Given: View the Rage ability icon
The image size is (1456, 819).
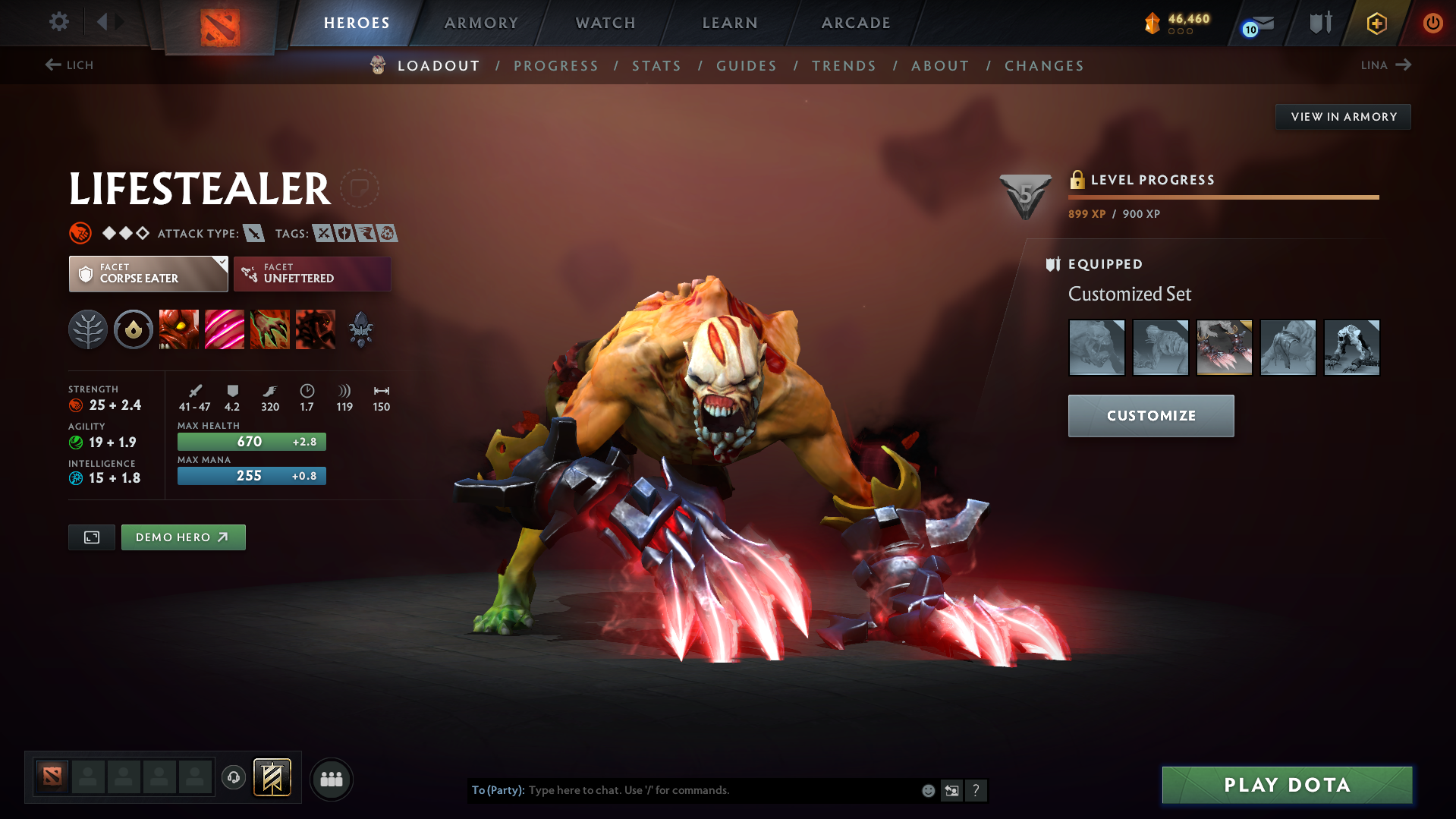Looking at the screenshot, I should [x=179, y=329].
